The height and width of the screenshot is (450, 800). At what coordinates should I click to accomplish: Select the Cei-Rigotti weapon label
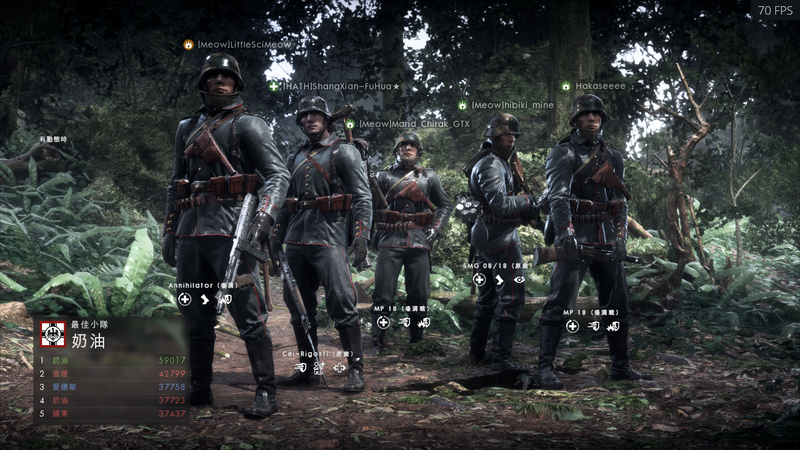tap(320, 352)
